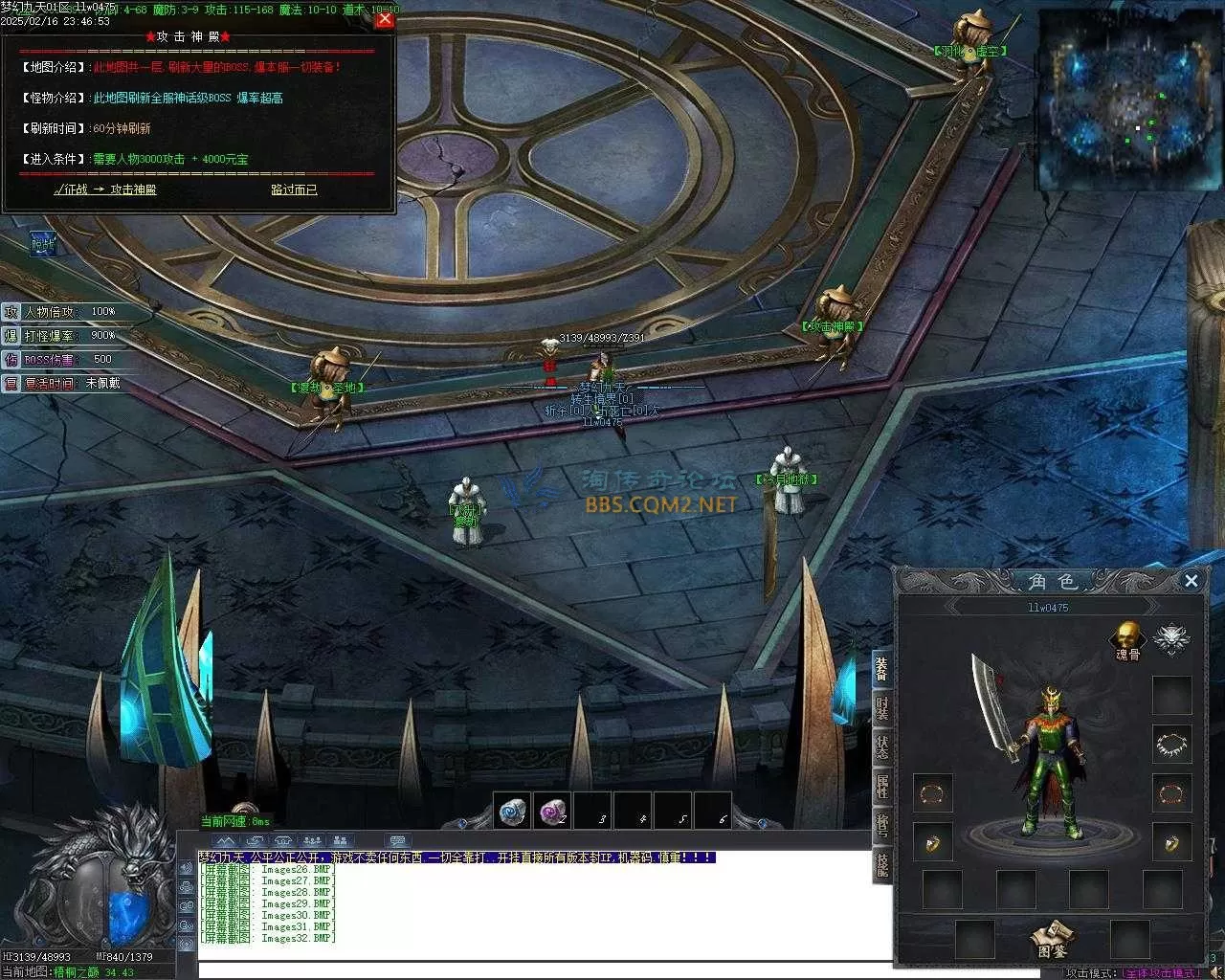Screen dimensions: 1225x980
Task: Use the purple swirl stone in hotbar slot 2
Action: tap(552, 812)
